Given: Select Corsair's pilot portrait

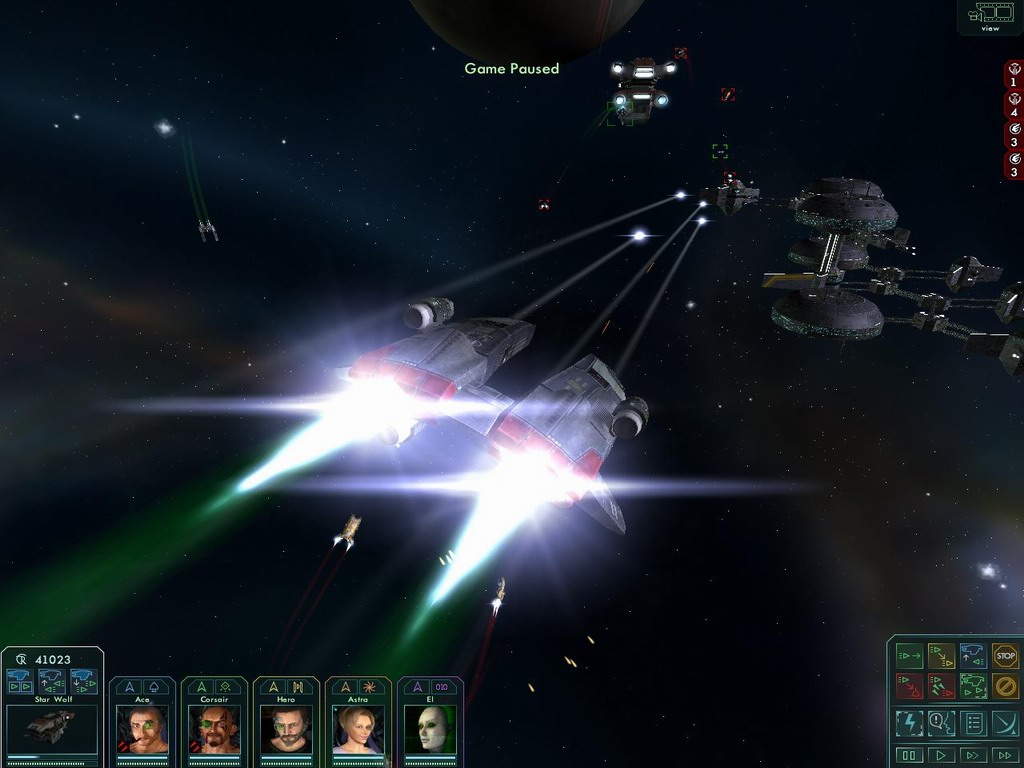Looking at the screenshot, I should [x=214, y=728].
